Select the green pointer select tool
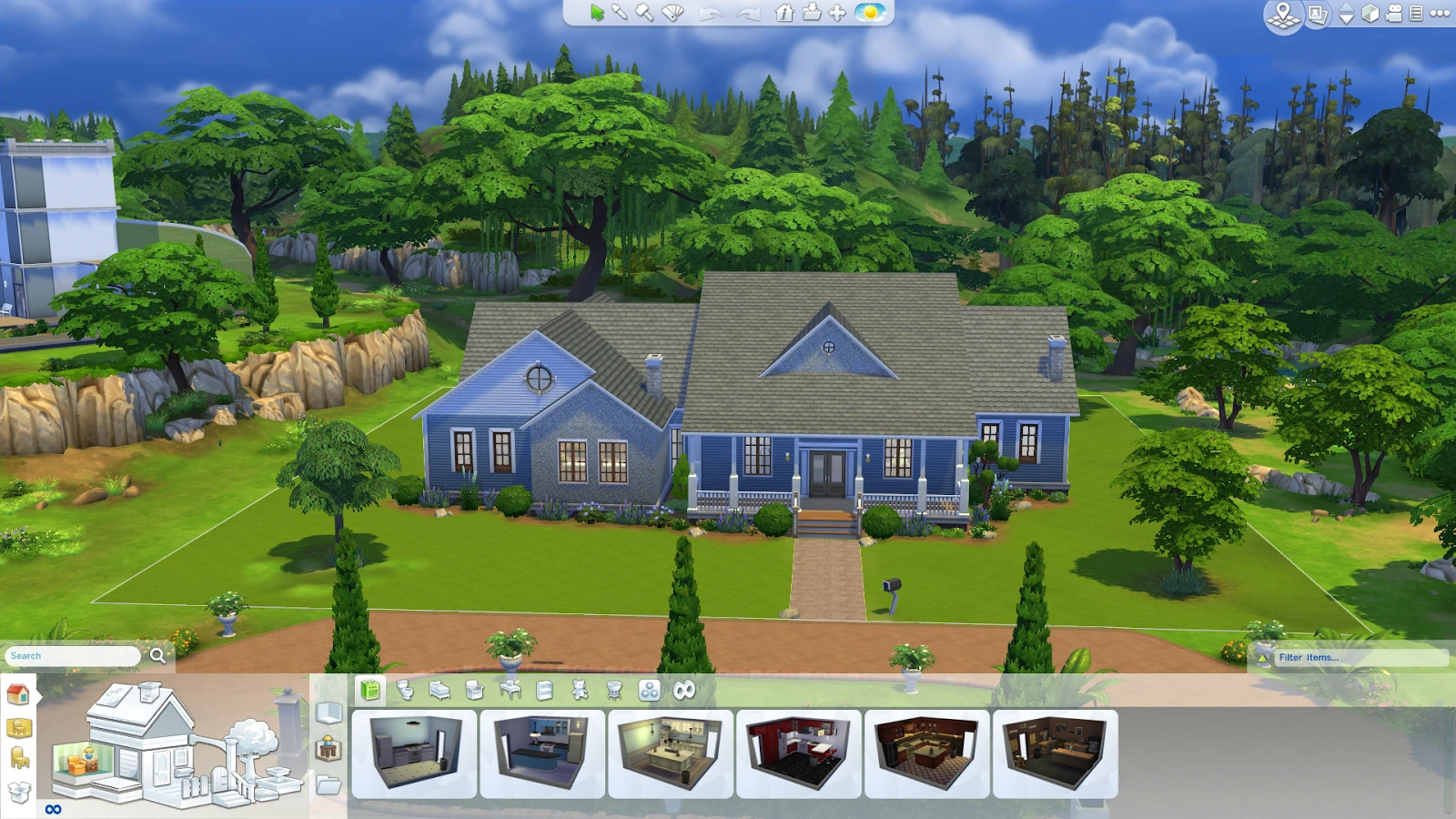This screenshot has height=819, width=1456. (596, 13)
